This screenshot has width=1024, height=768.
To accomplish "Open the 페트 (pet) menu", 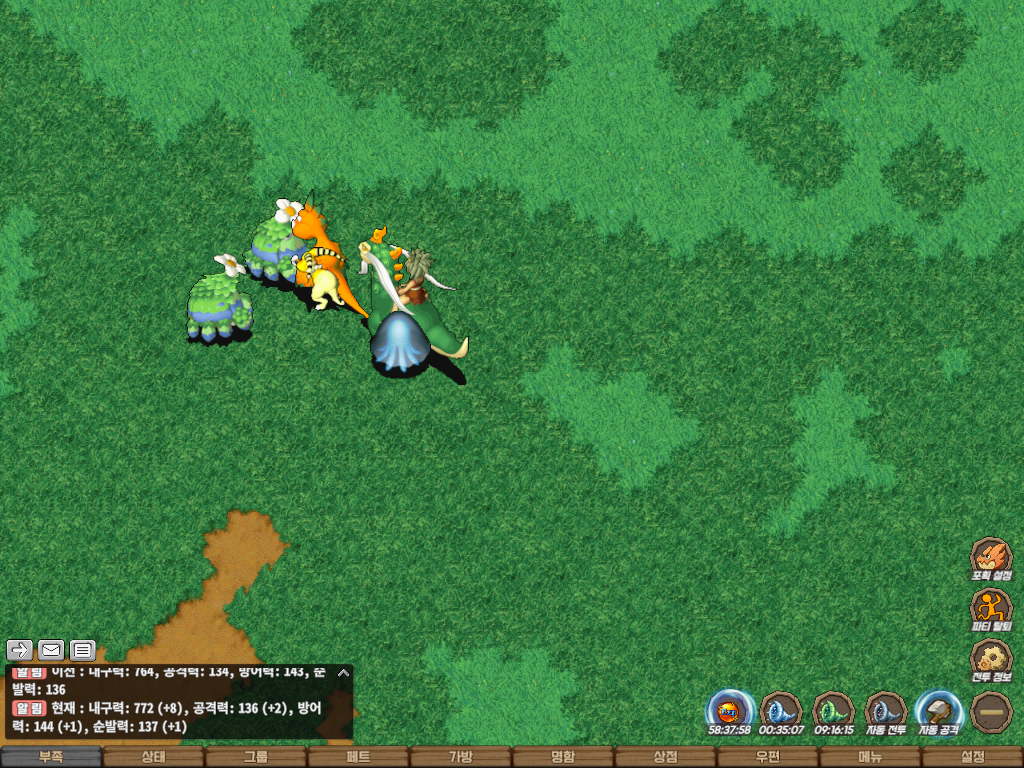I will click(358, 757).
